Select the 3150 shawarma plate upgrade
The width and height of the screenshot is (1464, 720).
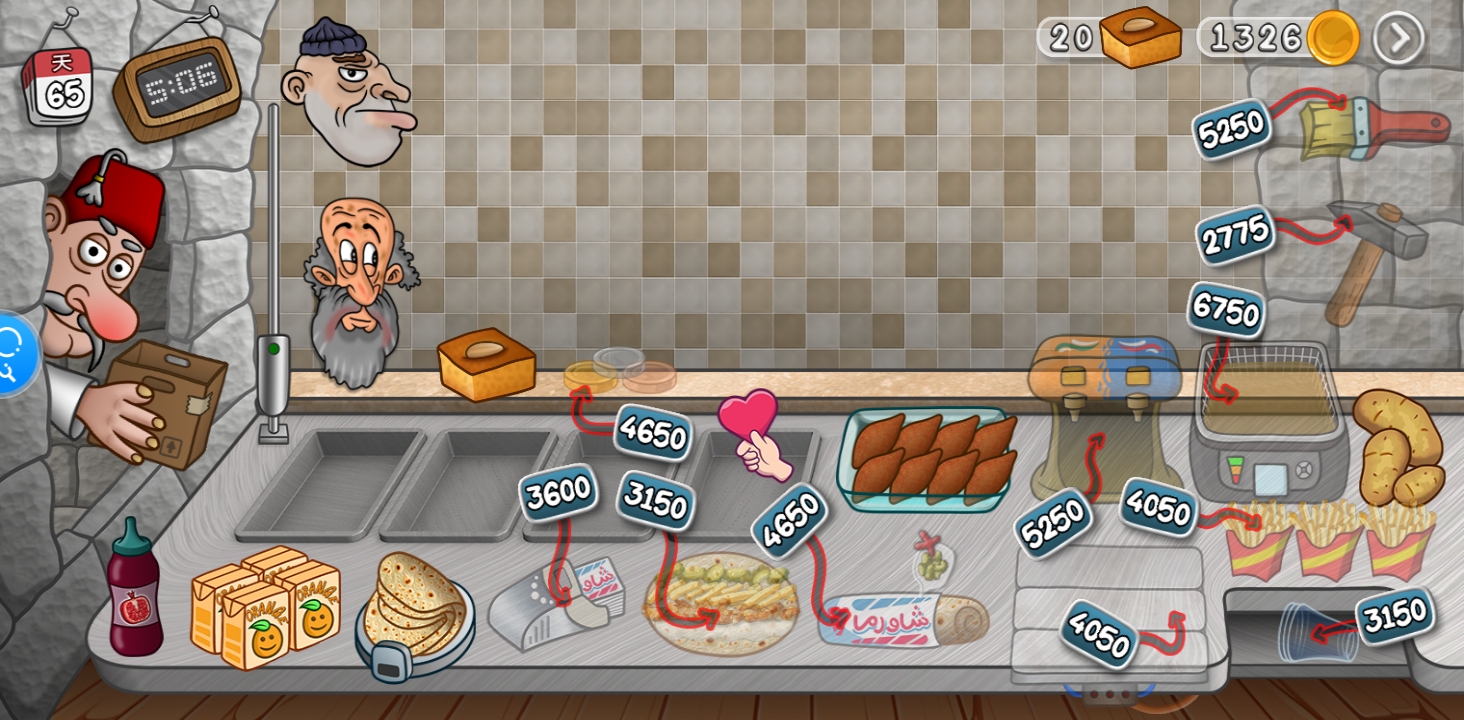(655, 500)
